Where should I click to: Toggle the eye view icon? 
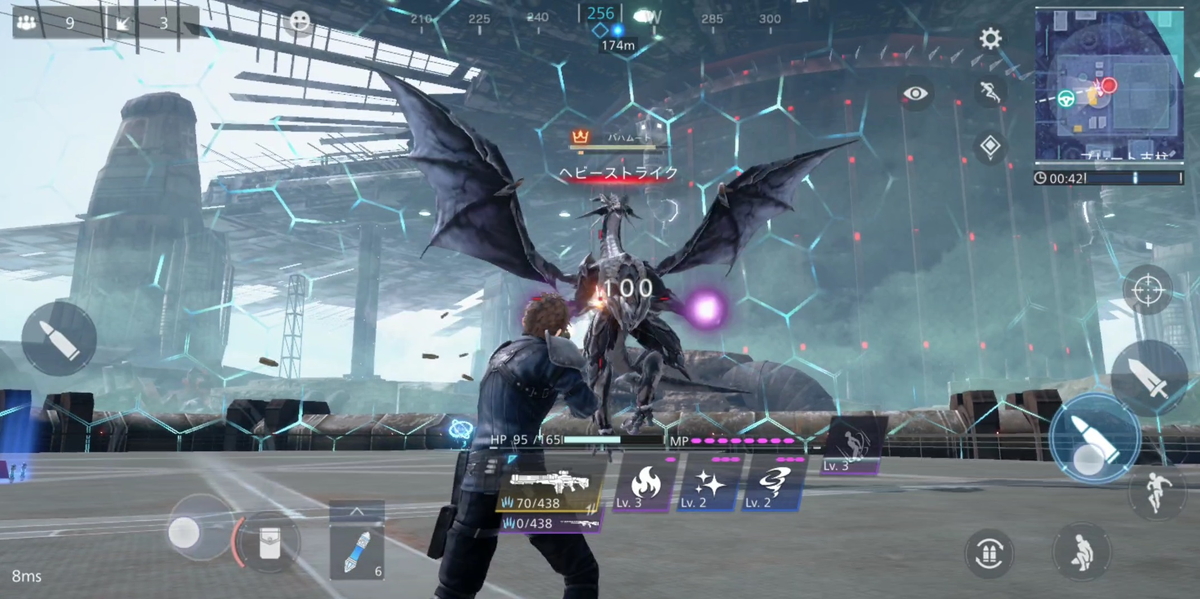pos(915,94)
